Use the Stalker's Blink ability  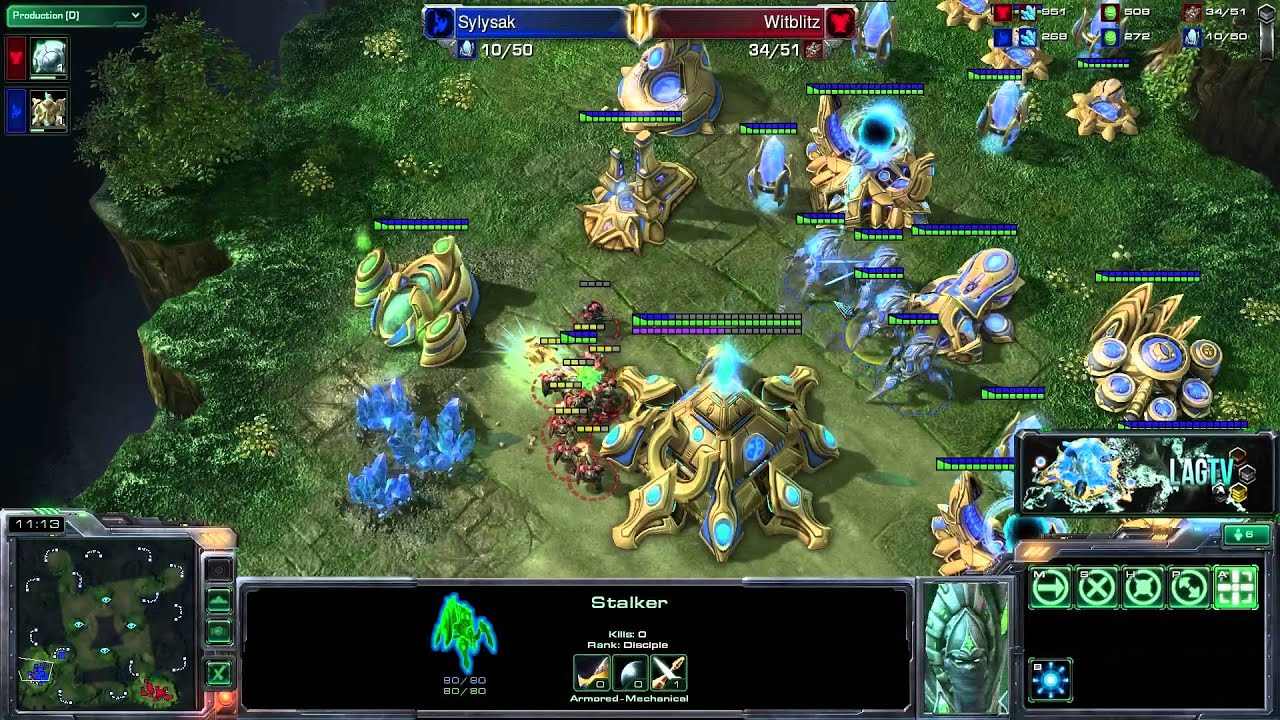click(1050, 680)
